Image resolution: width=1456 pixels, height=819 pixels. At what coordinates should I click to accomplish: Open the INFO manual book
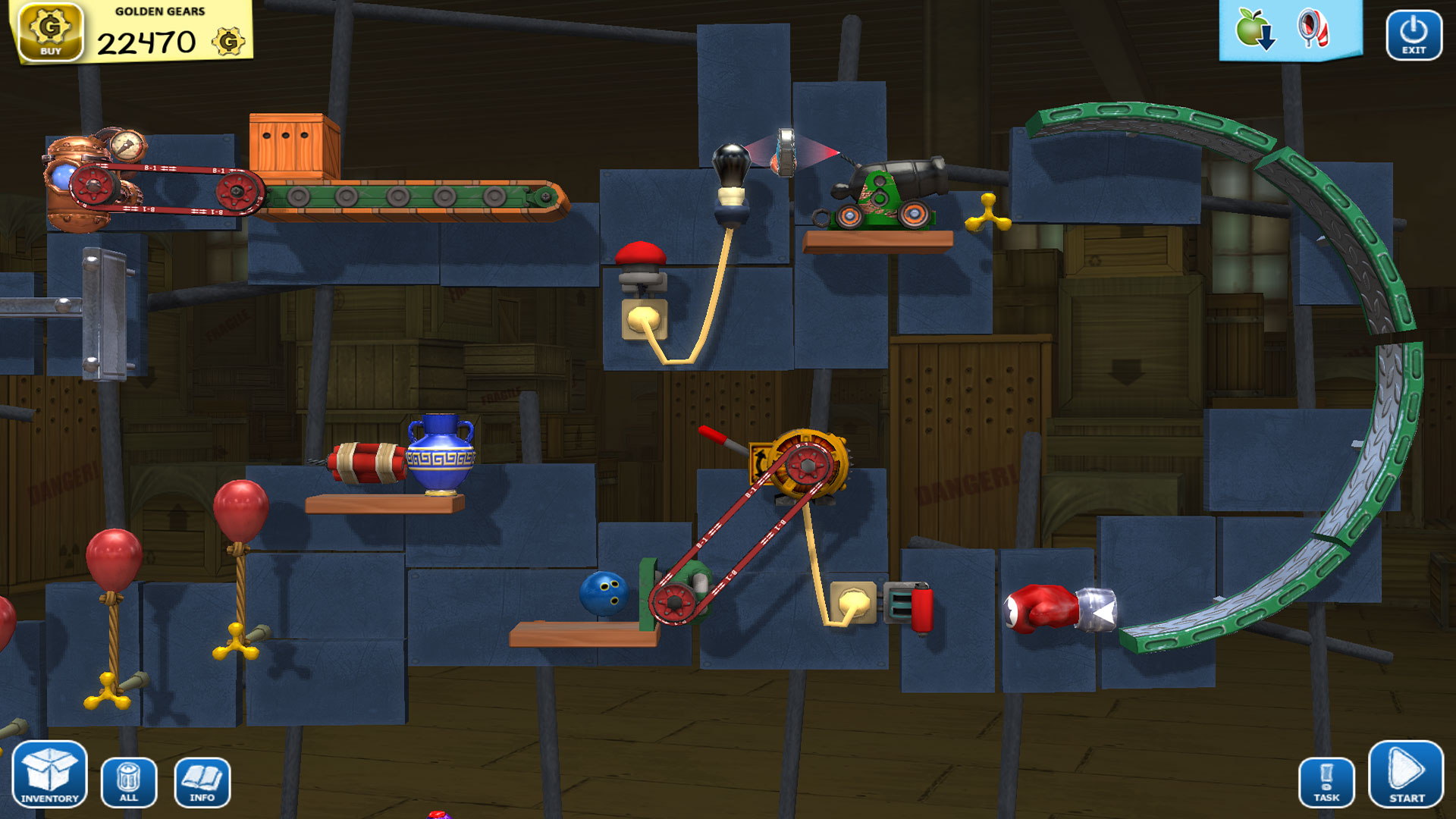click(201, 781)
